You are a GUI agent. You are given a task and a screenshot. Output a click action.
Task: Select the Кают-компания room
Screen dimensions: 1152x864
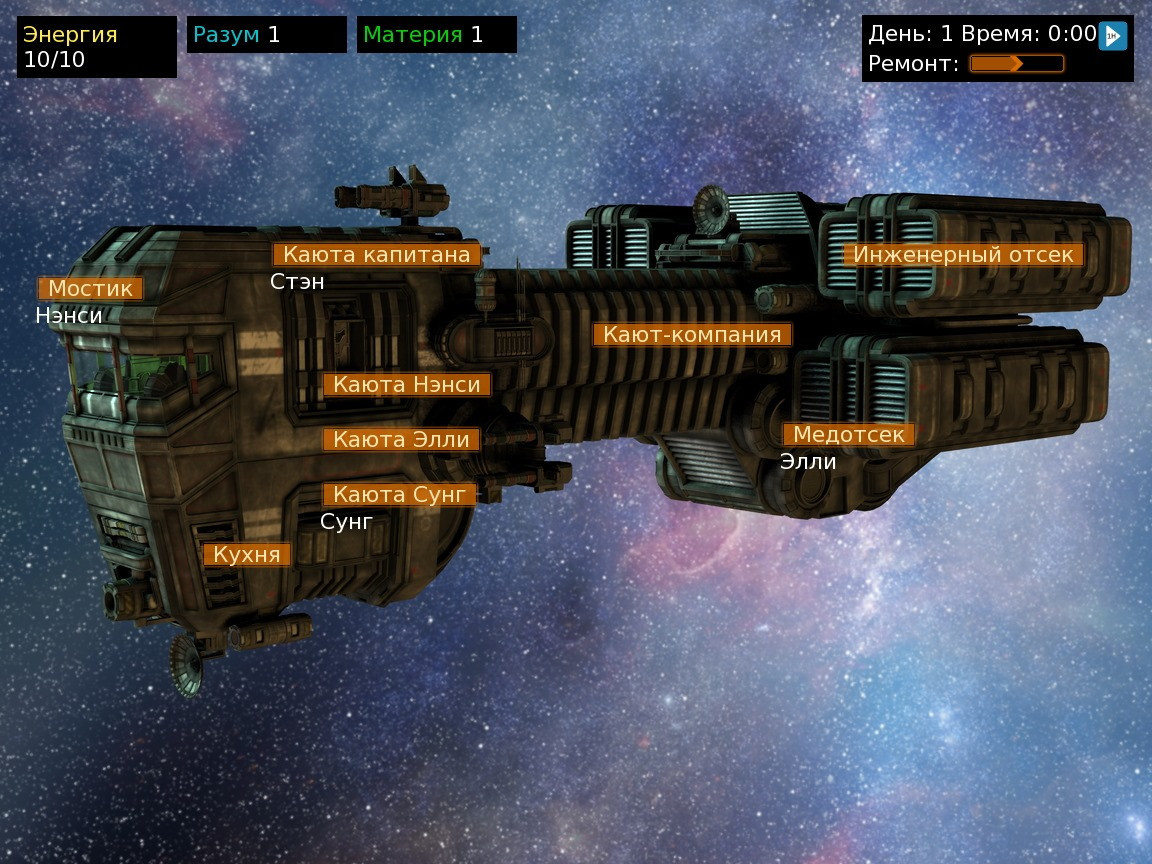tap(692, 334)
